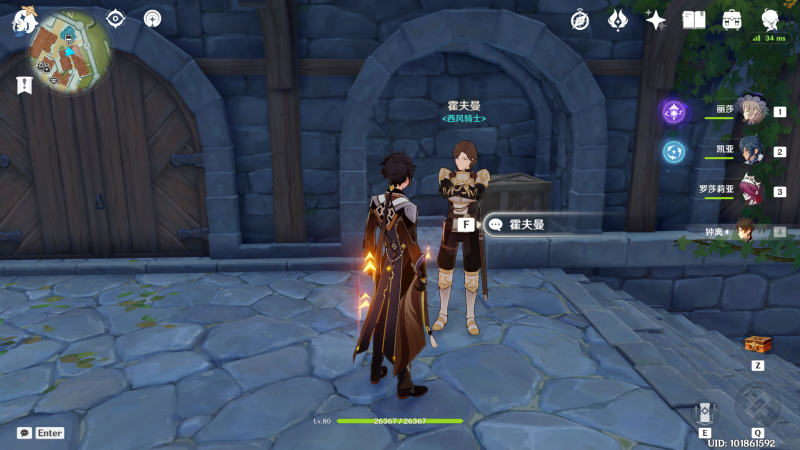
Task: Open the character profile head icon
Action: click(x=770, y=19)
